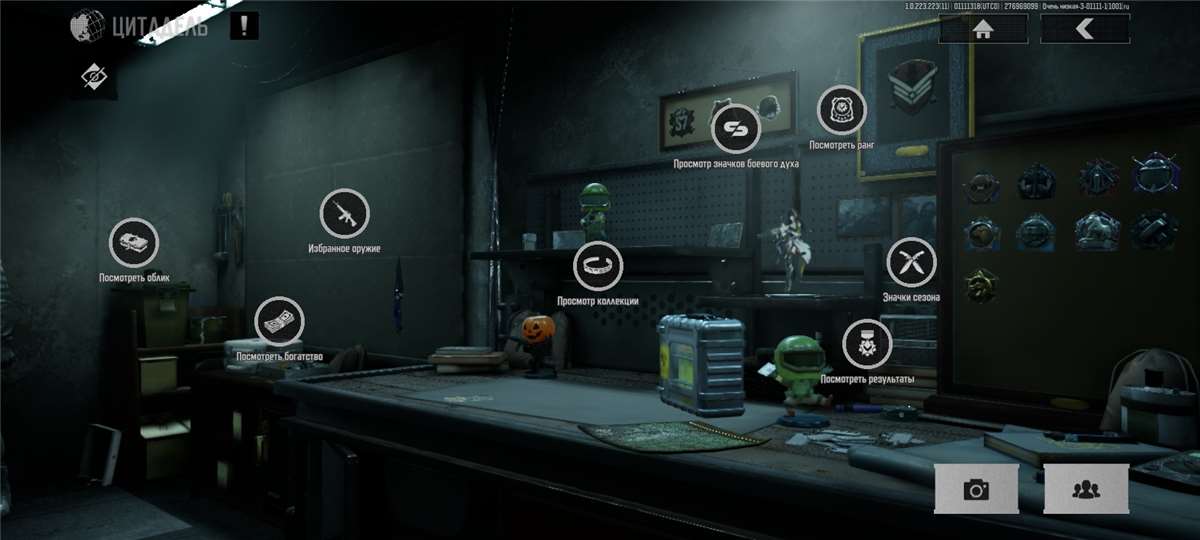The image size is (1200, 540).
Task: Select Избранное оружие favorite weapon icon
Action: coord(344,214)
